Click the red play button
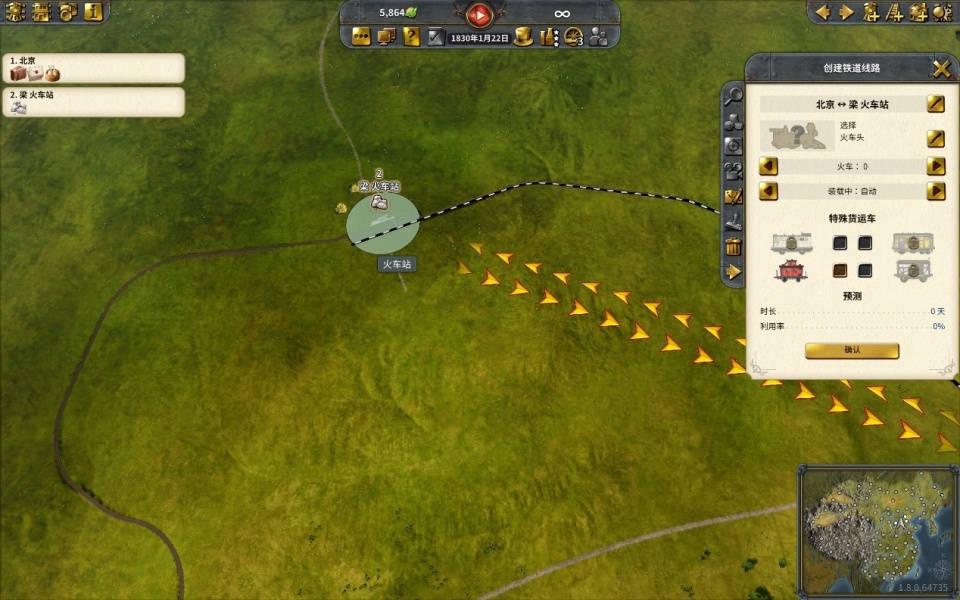The height and width of the screenshot is (600, 960). point(480,14)
